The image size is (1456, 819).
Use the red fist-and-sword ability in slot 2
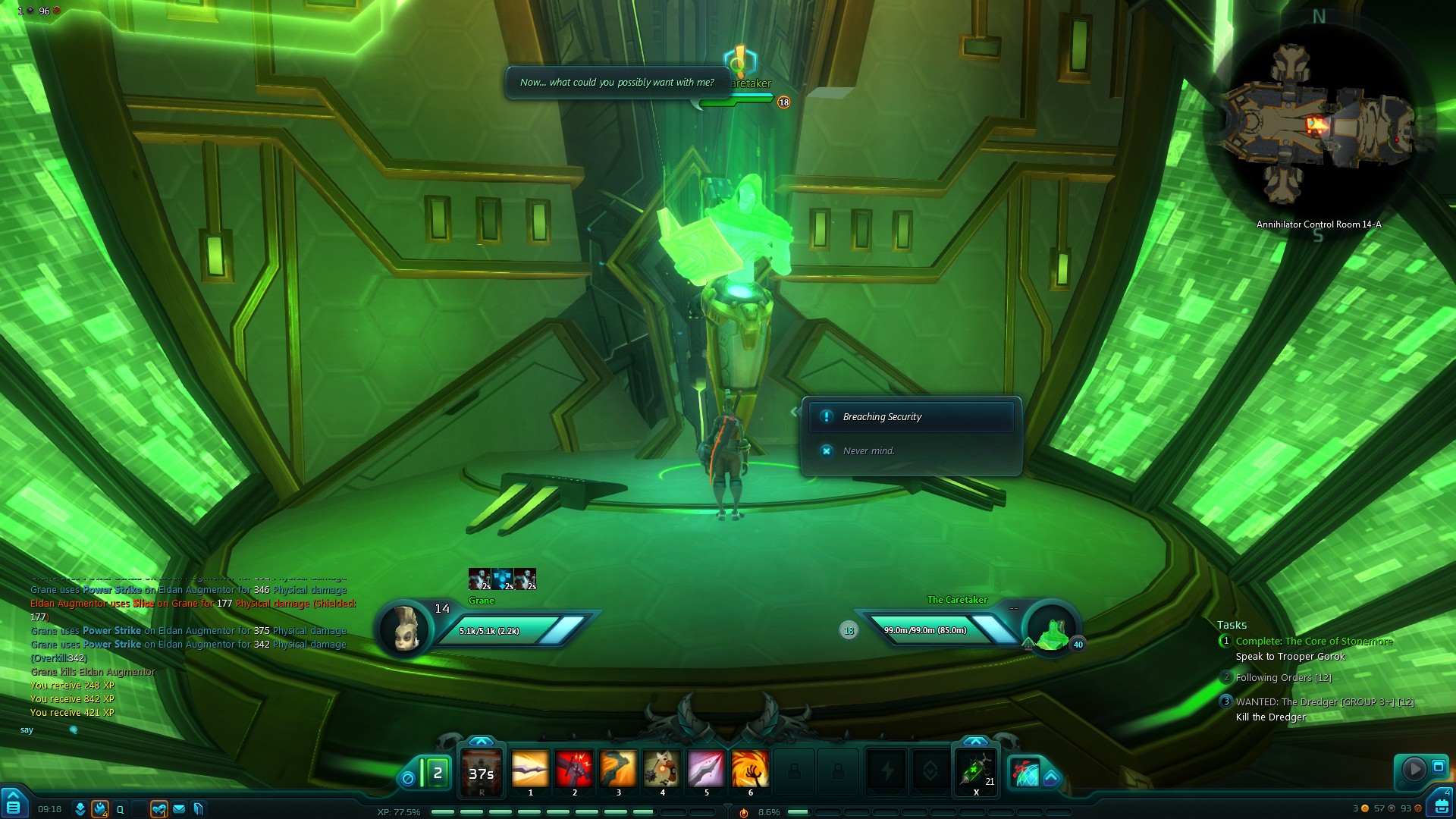(x=574, y=770)
